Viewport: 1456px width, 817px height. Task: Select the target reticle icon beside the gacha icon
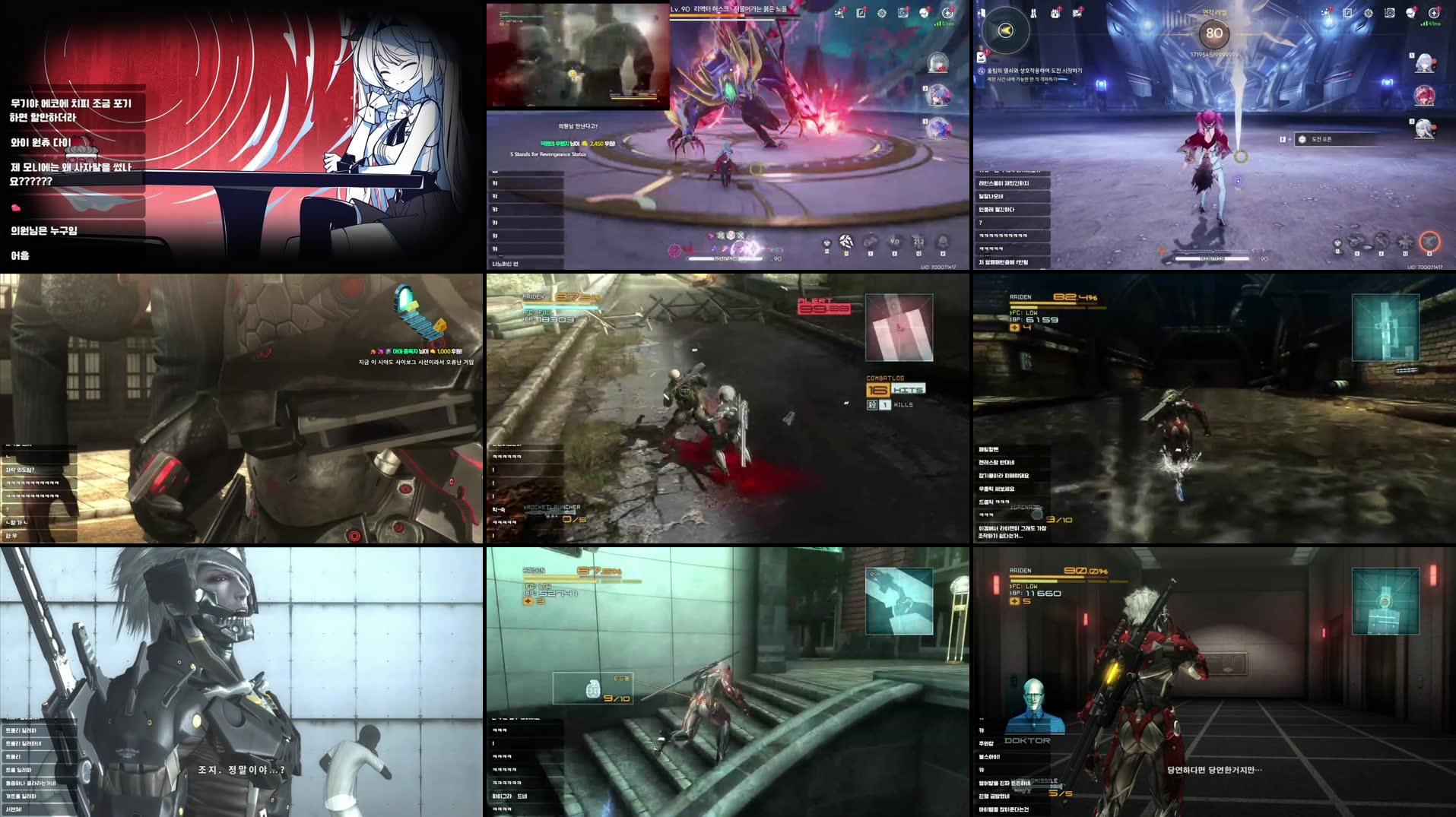[x=882, y=13]
